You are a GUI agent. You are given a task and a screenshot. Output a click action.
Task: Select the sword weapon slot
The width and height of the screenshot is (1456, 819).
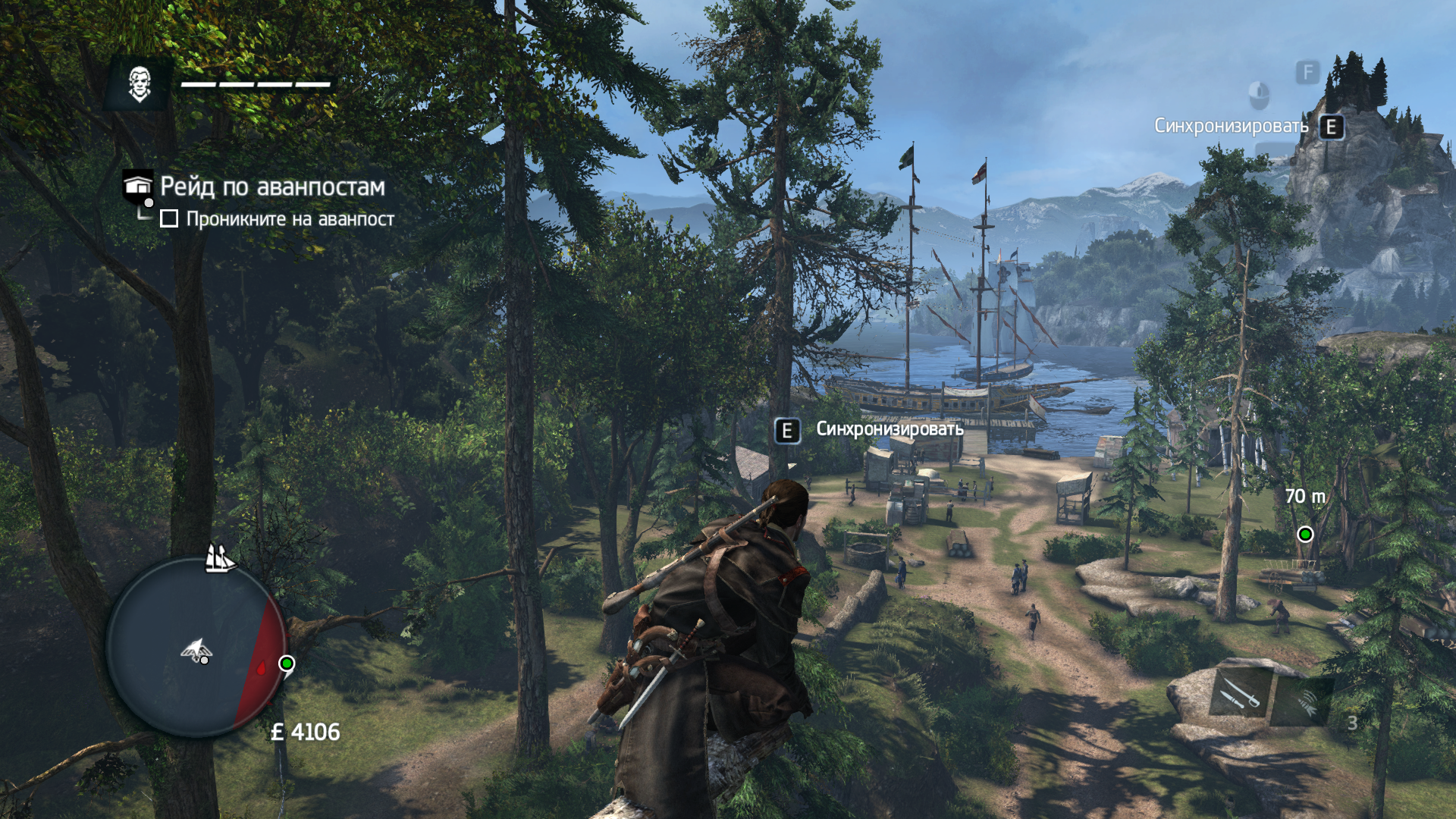(1239, 693)
